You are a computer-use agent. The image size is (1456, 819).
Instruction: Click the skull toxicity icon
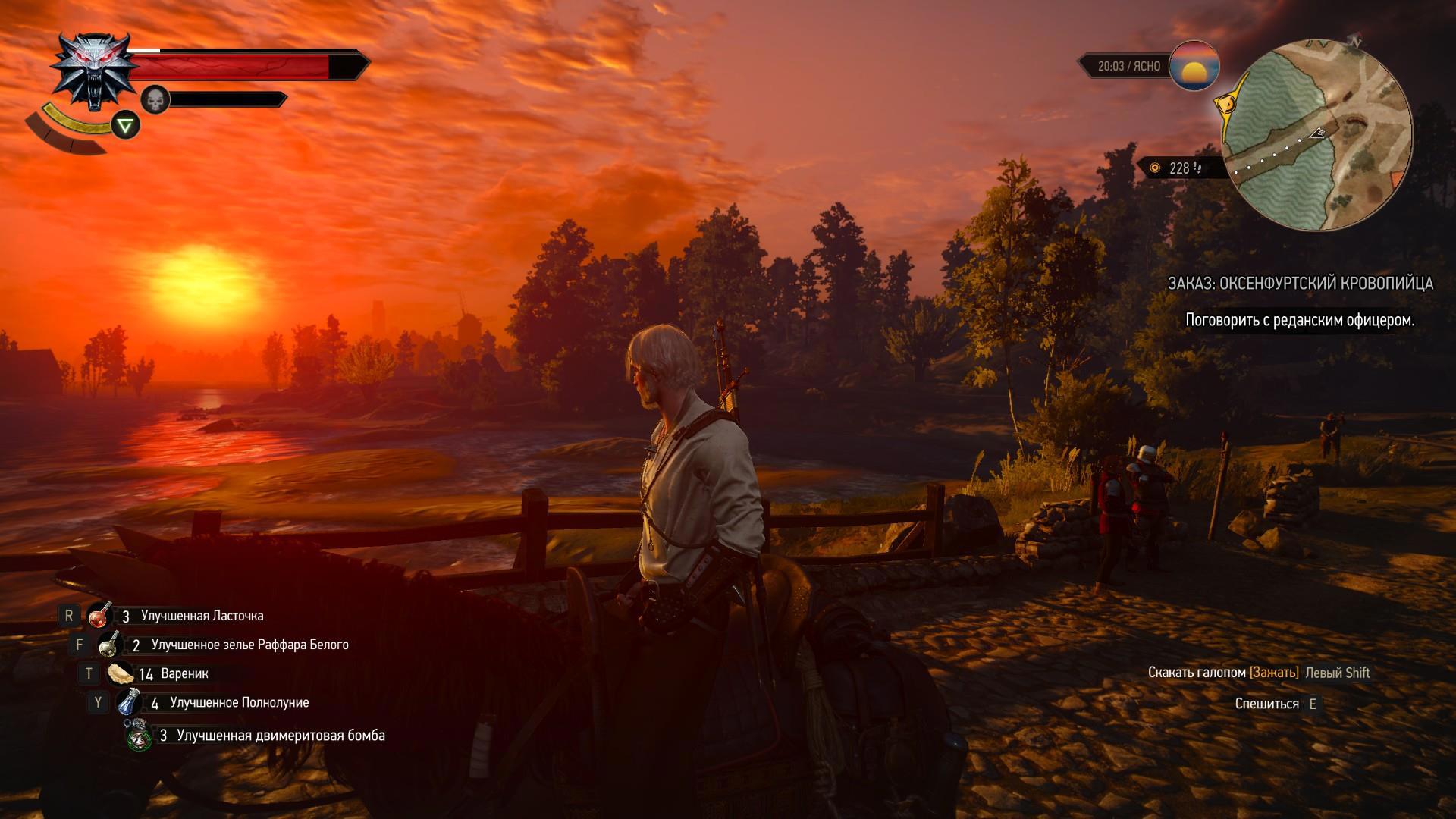tap(155, 99)
